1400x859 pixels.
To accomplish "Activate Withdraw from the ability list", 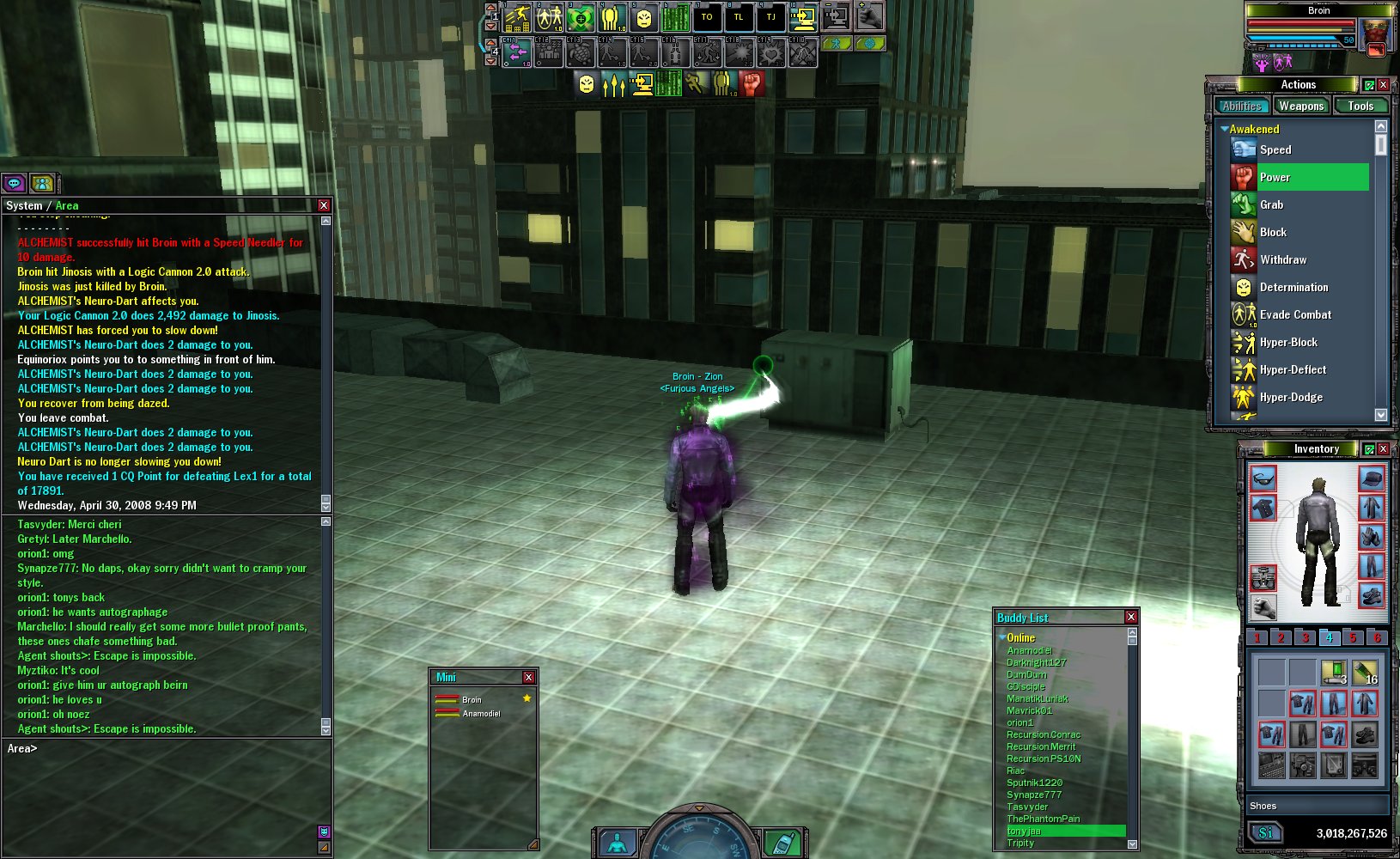I will [x=1282, y=259].
